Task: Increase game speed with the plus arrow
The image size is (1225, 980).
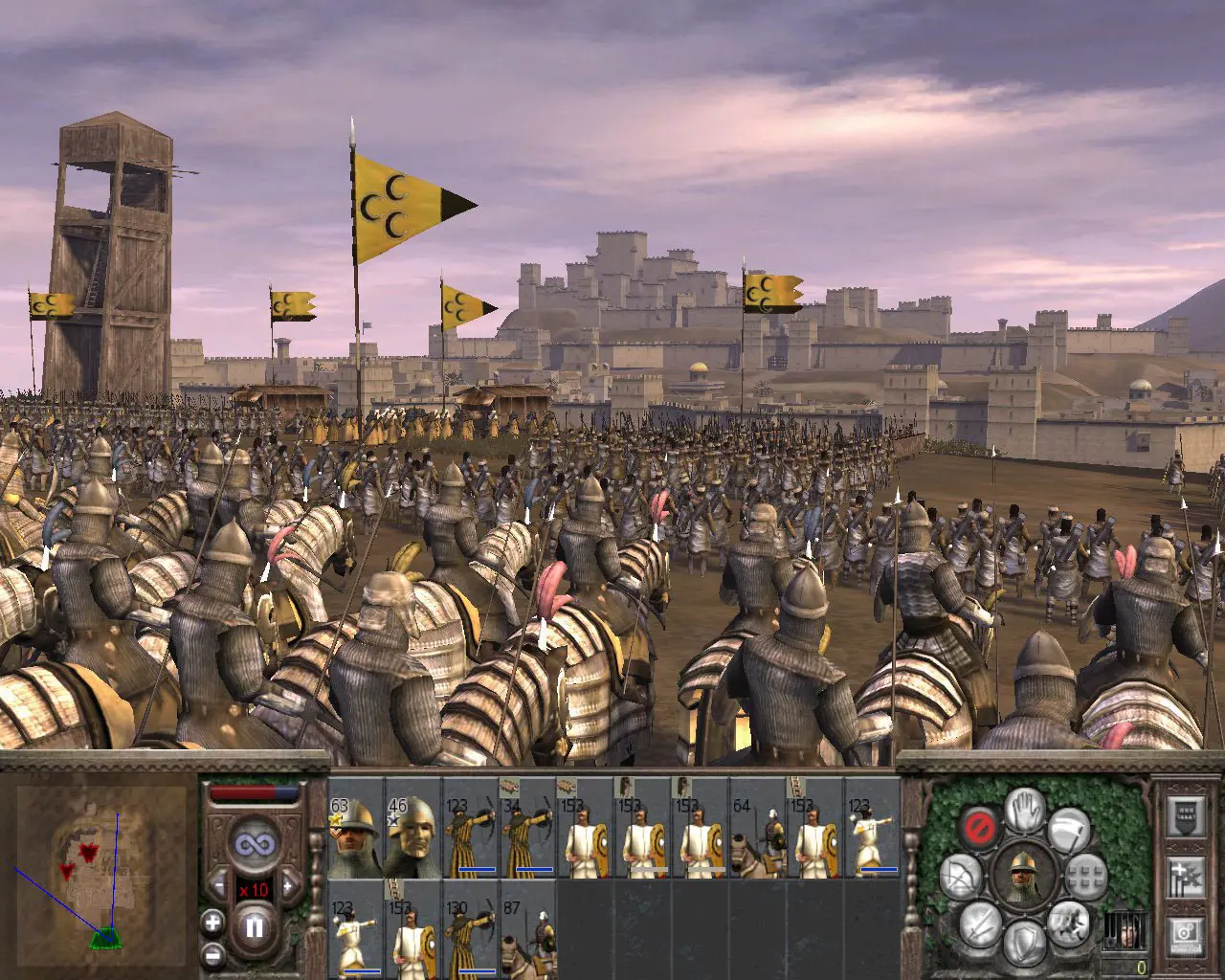Action: click(287, 885)
